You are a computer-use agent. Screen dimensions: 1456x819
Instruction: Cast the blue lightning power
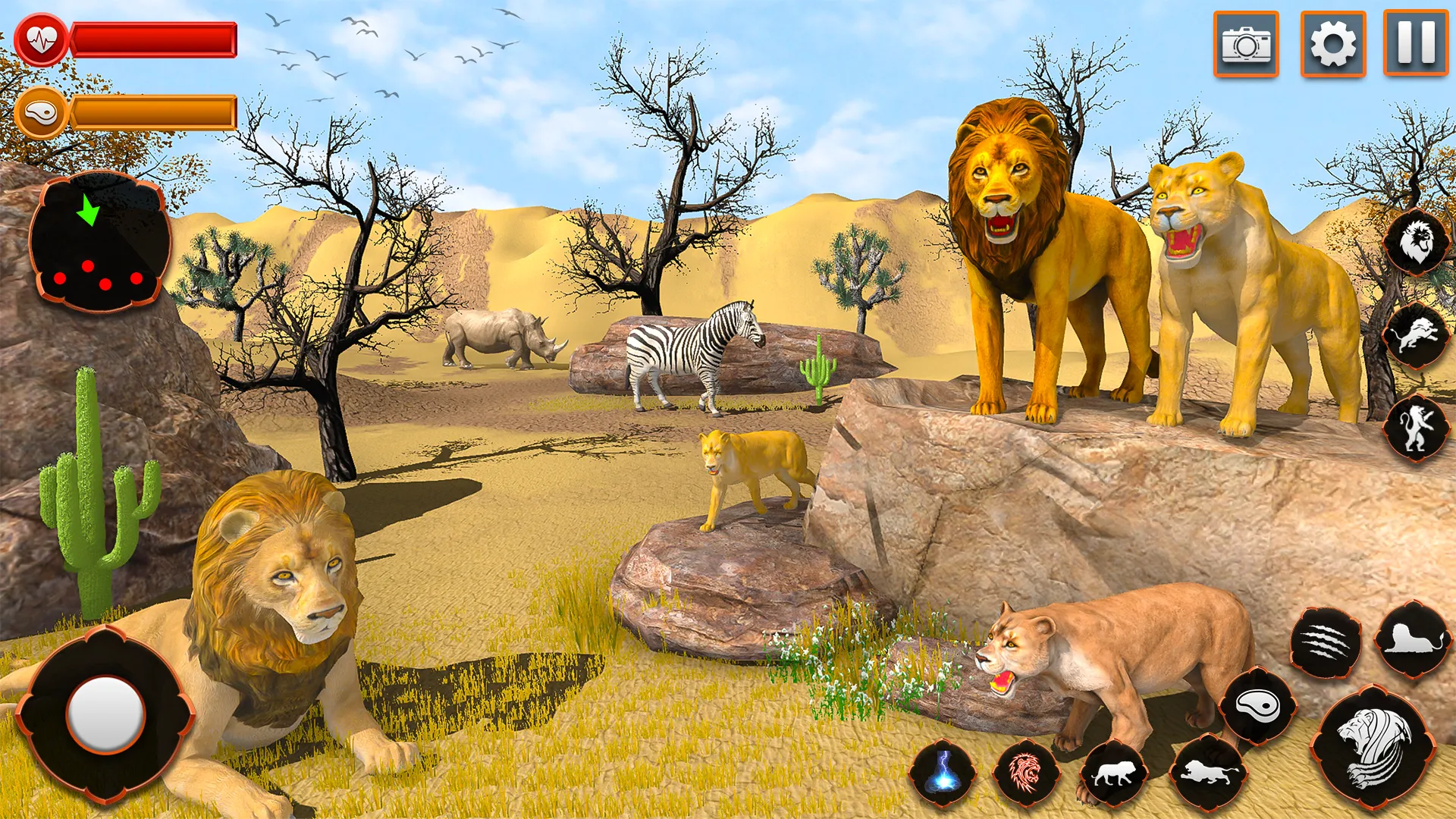pos(943,773)
